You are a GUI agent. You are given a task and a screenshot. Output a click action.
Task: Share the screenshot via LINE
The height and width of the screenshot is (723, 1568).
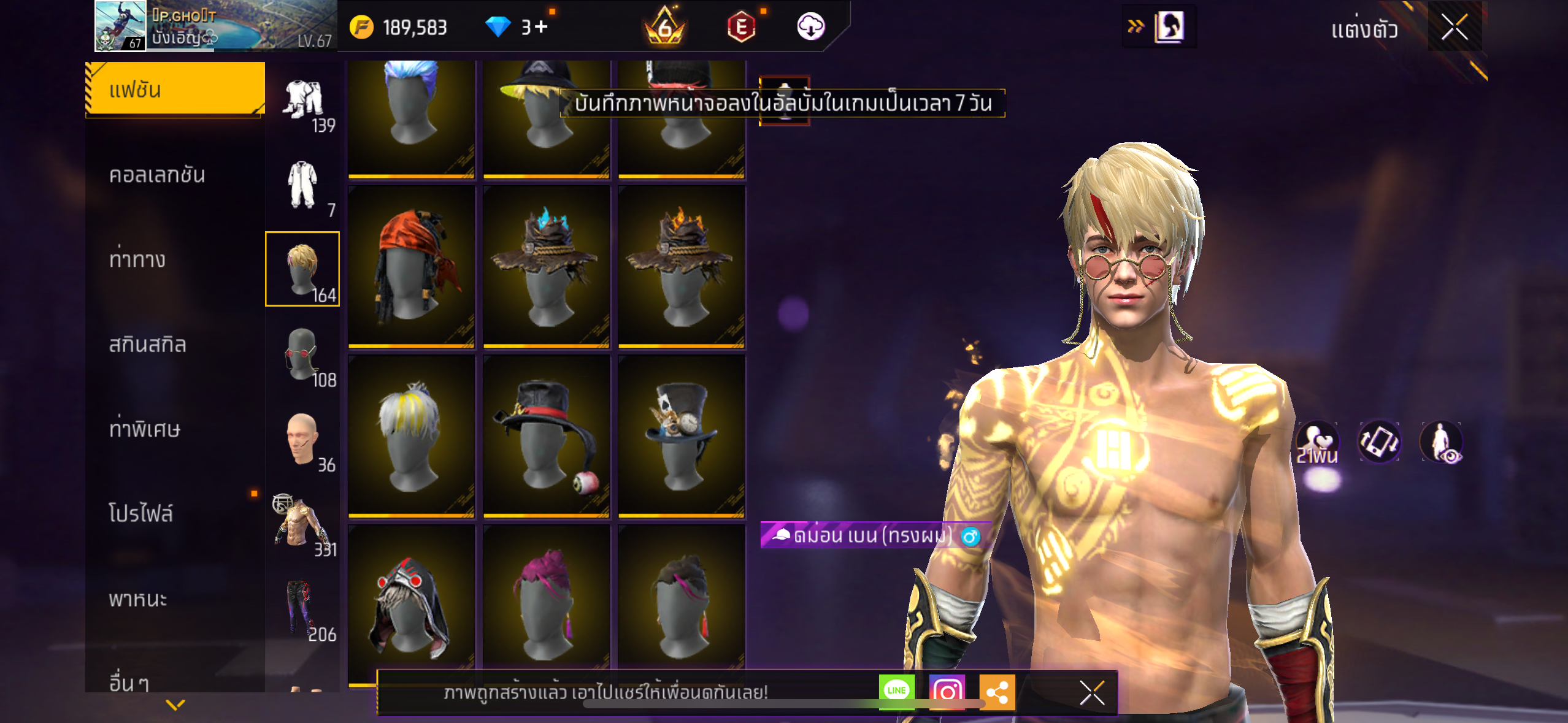point(896,691)
